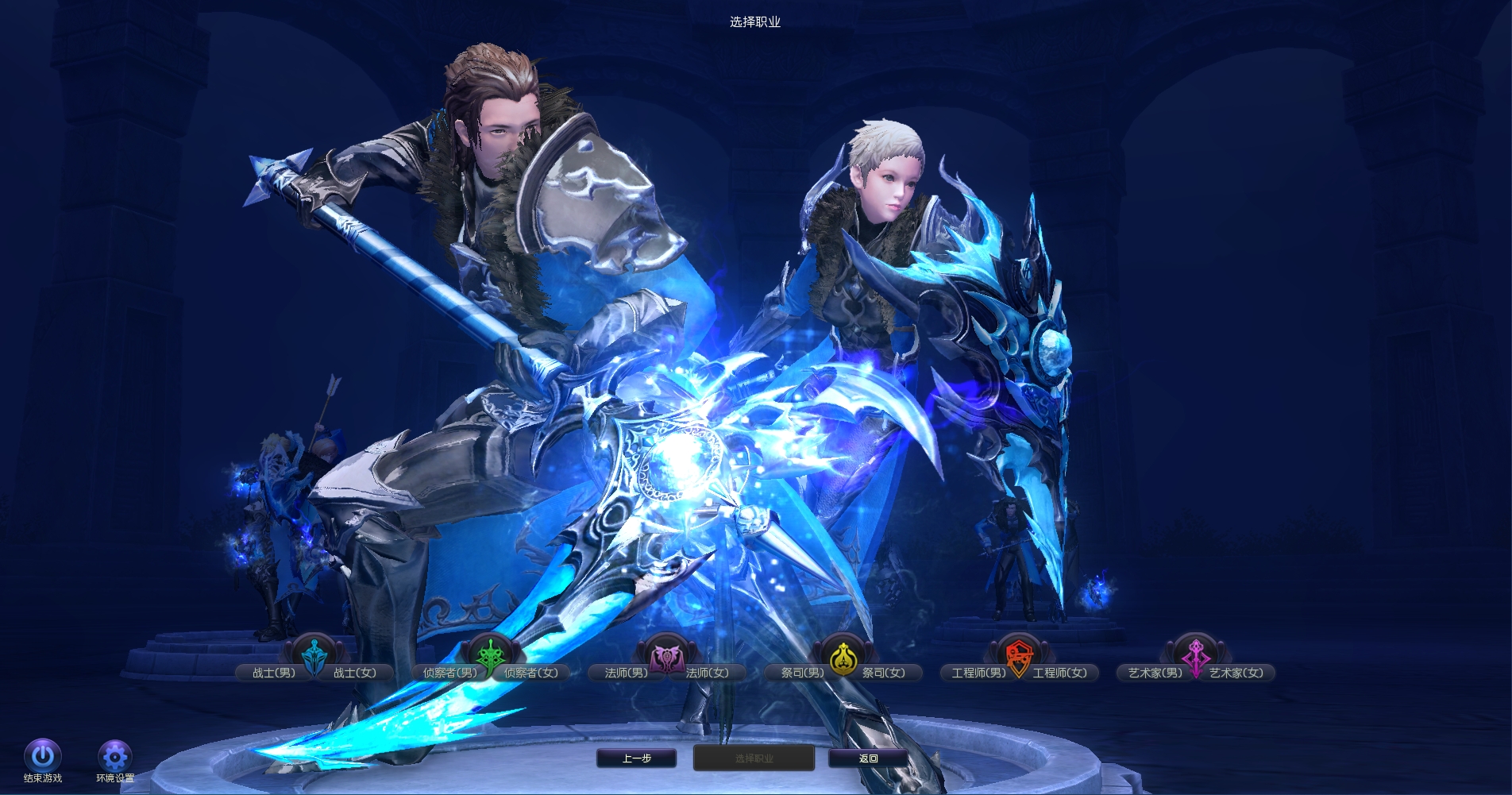Select the male Warrior class 战士(男)

click(273, 673)
